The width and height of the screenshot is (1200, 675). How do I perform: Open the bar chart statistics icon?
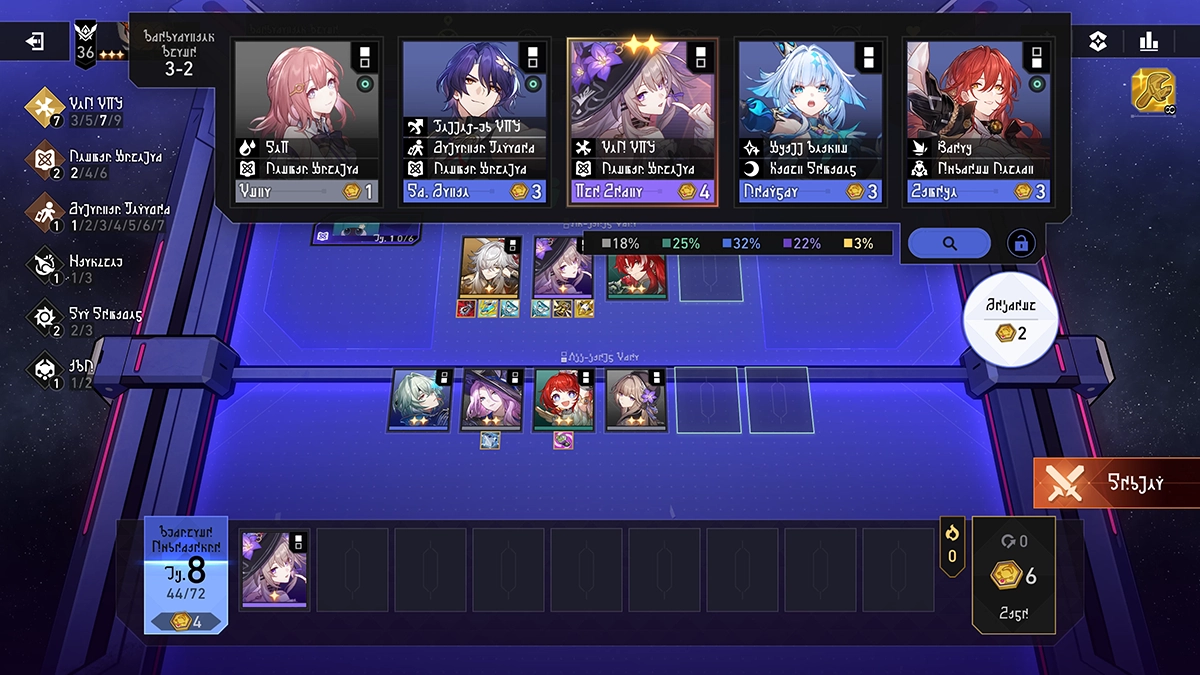1148,41
